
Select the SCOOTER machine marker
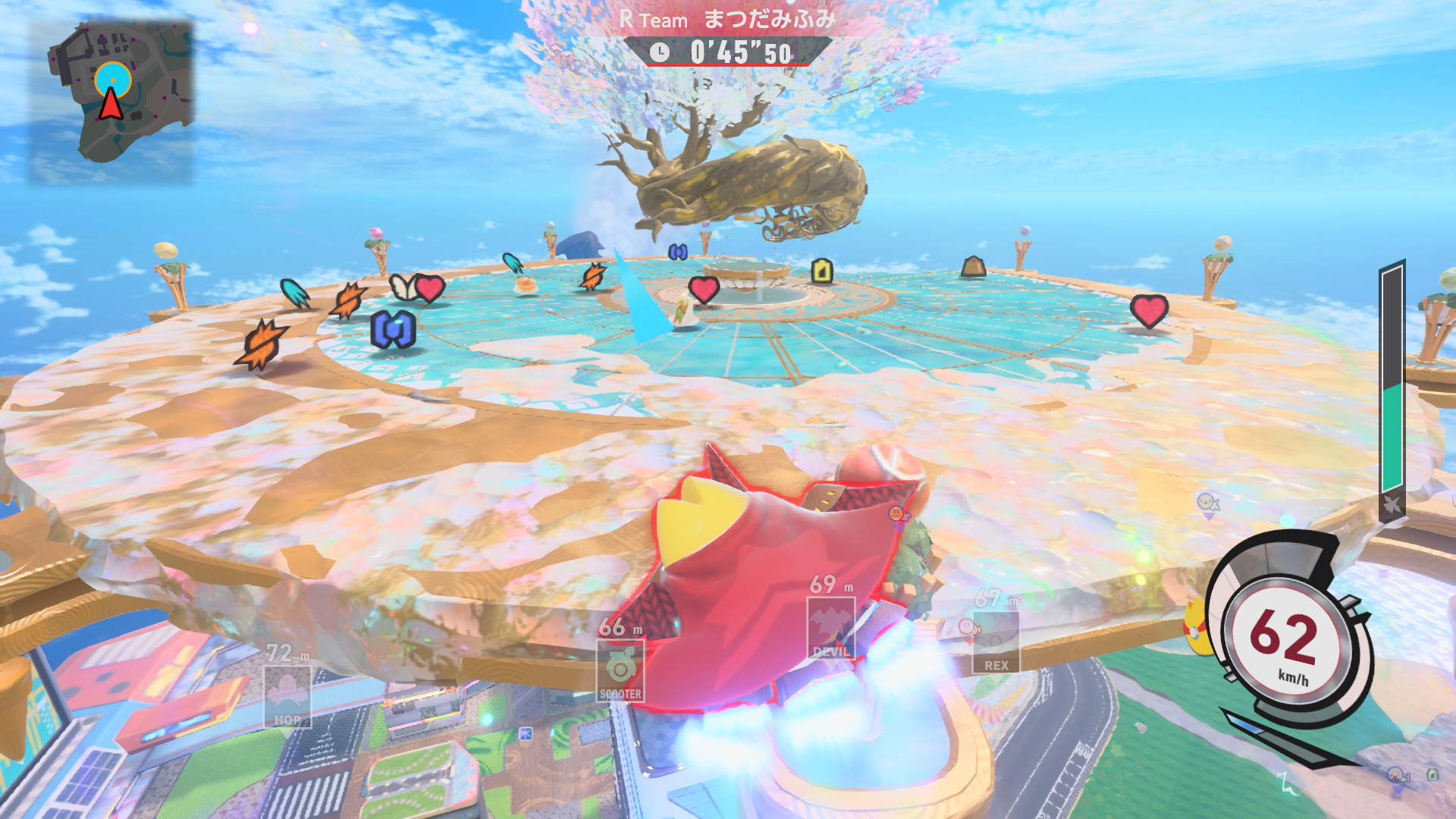click(x=620, y=670)
